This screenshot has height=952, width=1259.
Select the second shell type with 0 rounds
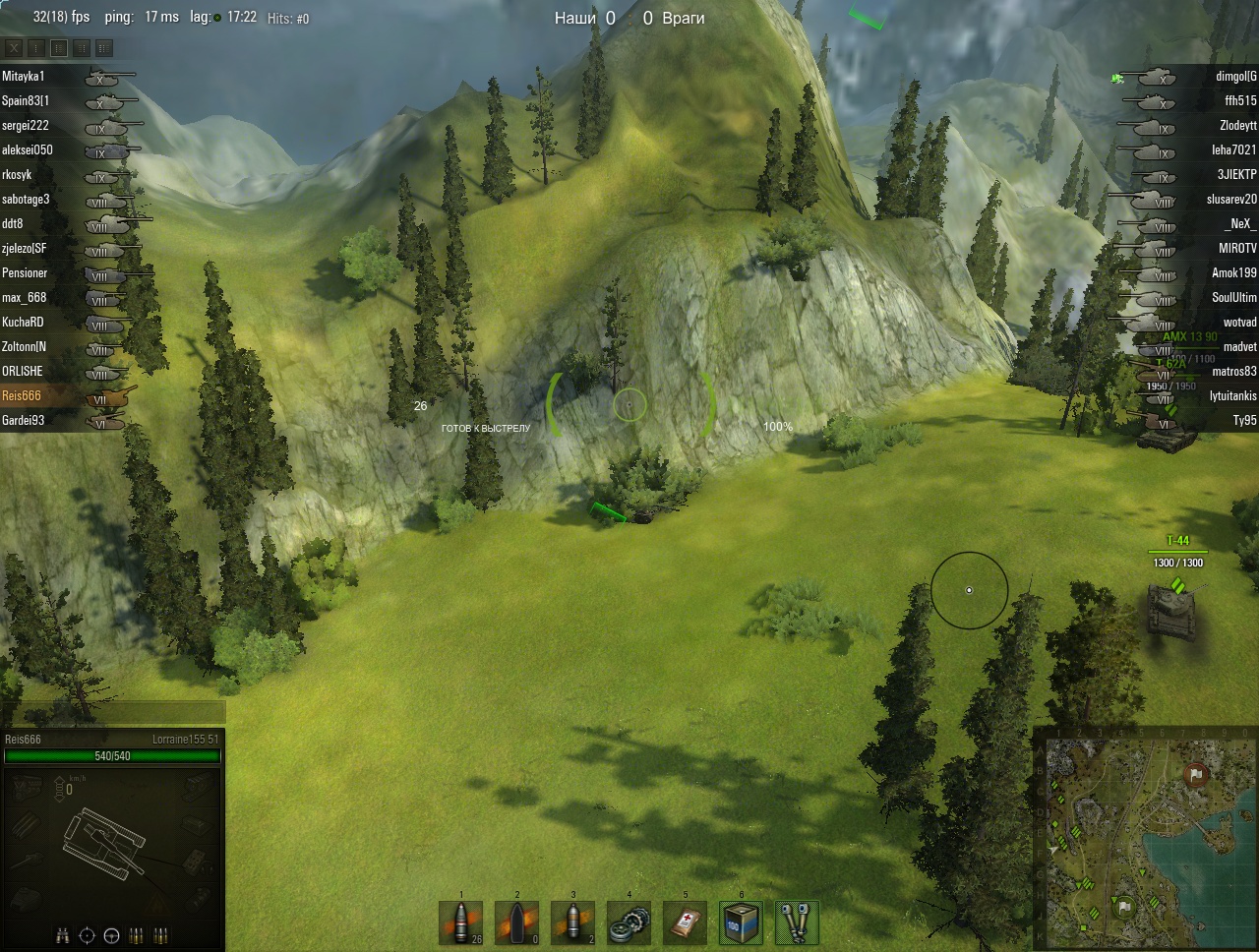(516, 923)
